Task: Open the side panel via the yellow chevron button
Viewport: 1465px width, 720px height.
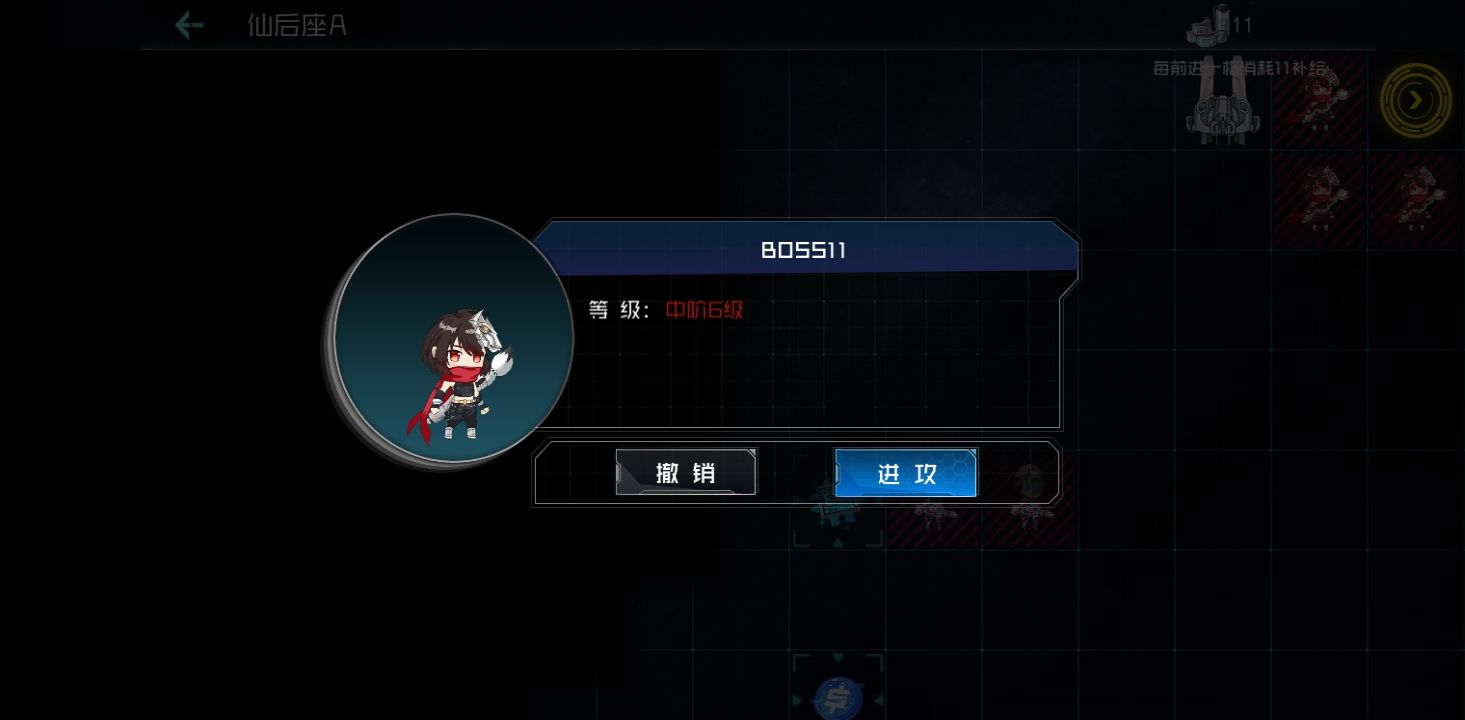Action: 1415,100
